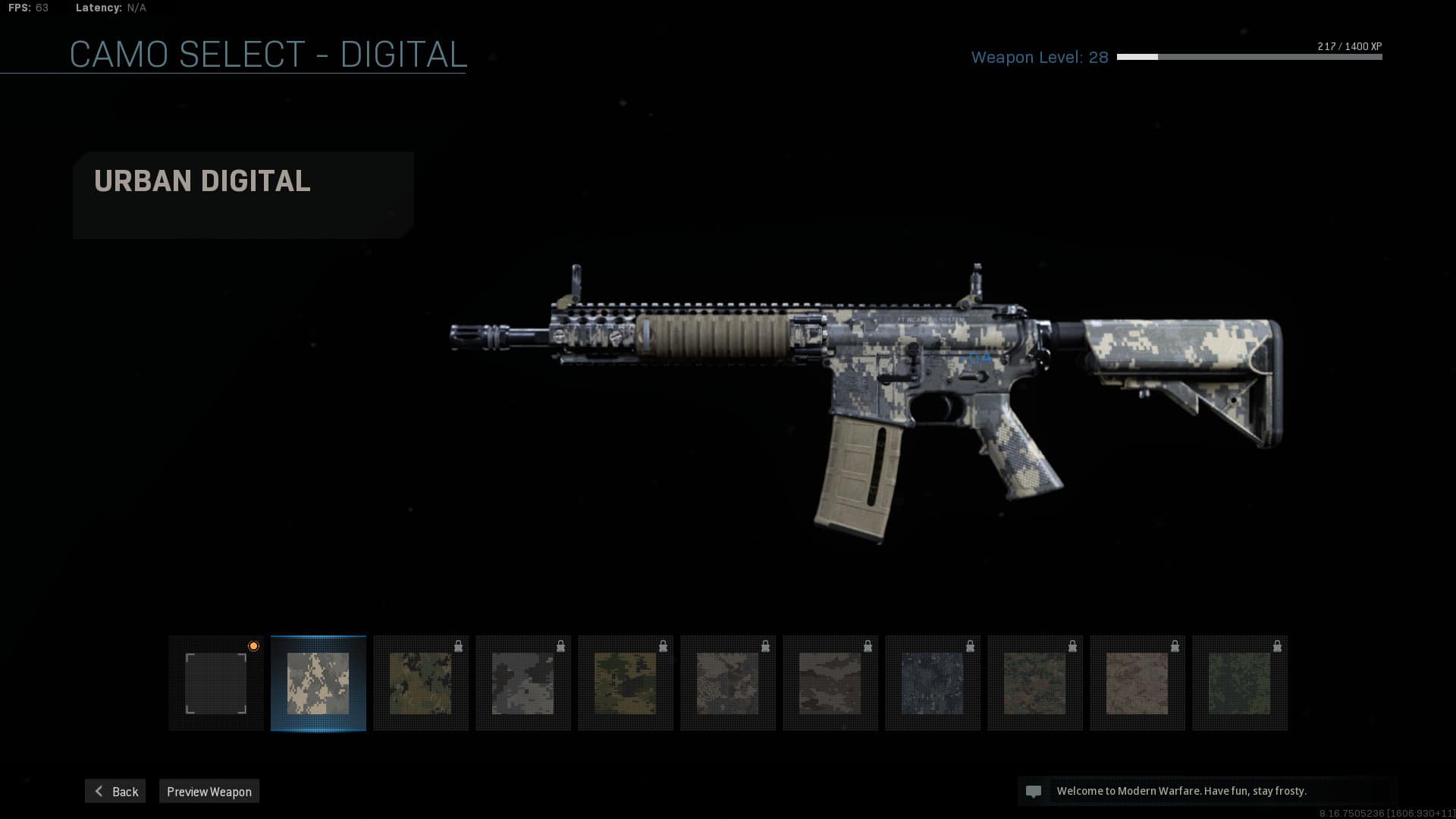Pick the locked navy blue digital camo
The width and height of the screenshot is (1456, 819).
933,683
